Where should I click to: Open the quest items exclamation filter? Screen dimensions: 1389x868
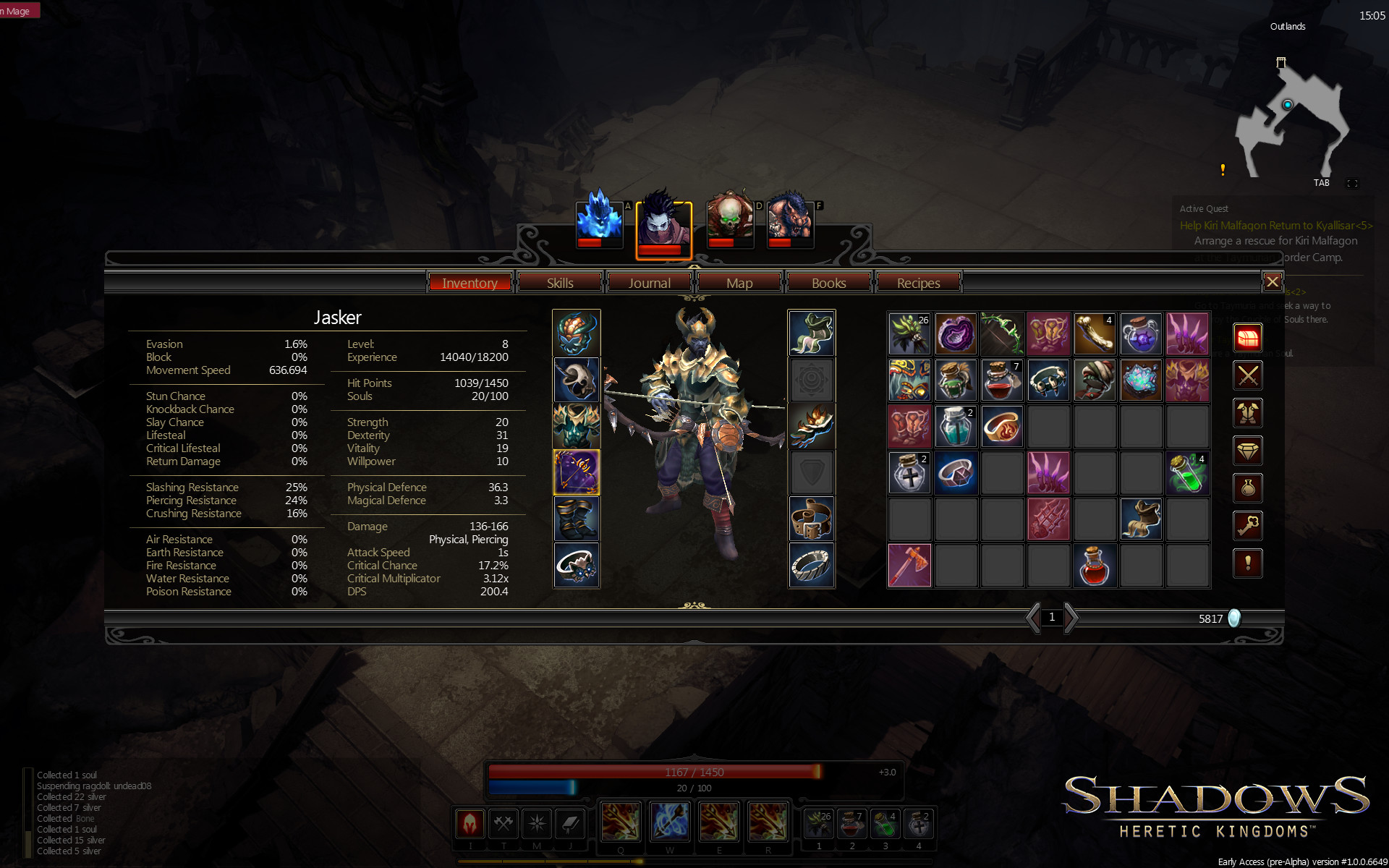tap(1248, 563)
